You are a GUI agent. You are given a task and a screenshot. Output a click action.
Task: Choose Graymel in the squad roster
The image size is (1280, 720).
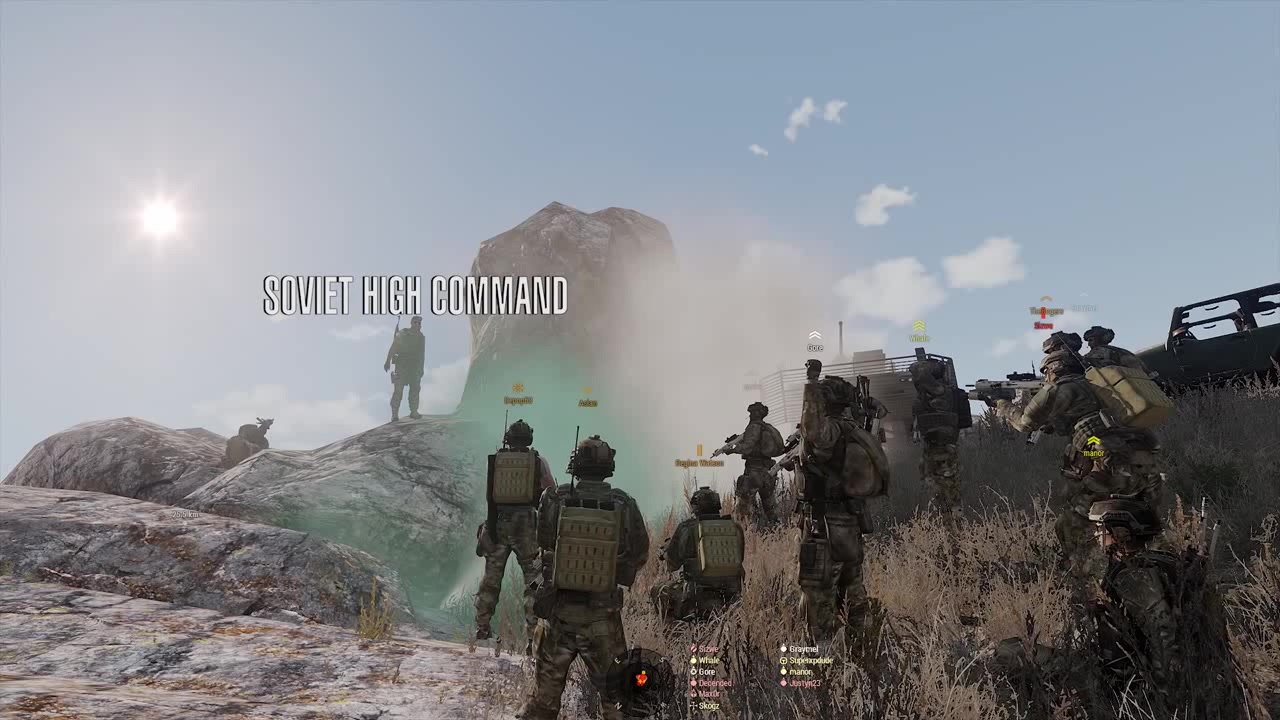(803, 649)
